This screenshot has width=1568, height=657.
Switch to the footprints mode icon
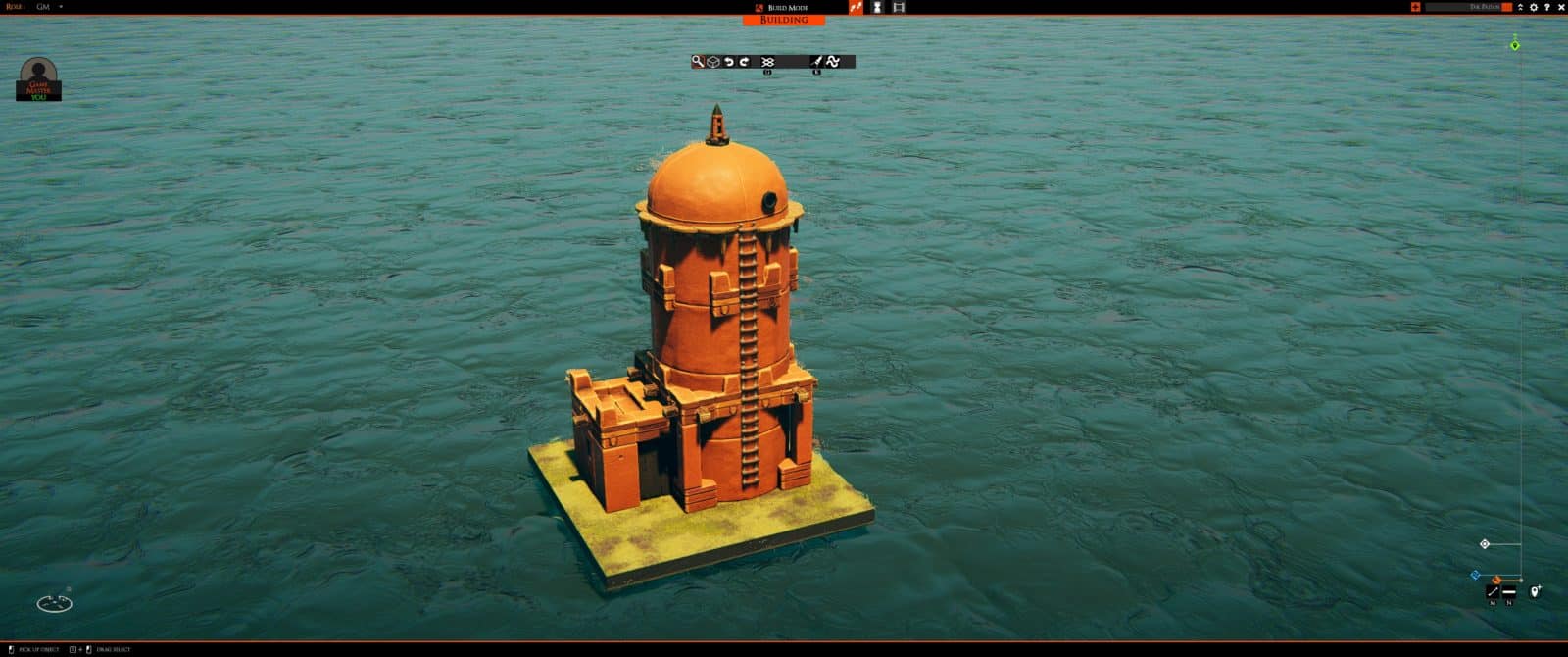(x=856, y=7)
